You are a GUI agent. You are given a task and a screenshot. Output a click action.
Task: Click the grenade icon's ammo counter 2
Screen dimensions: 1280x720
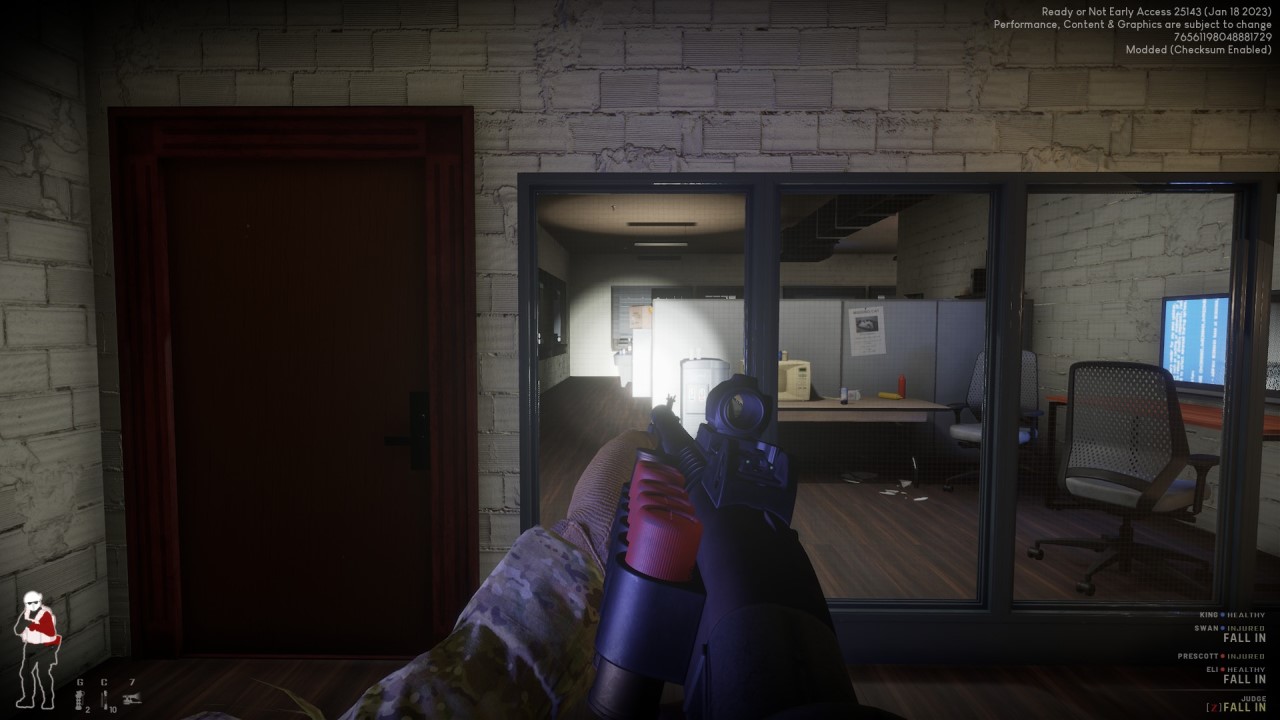point(88,710)
